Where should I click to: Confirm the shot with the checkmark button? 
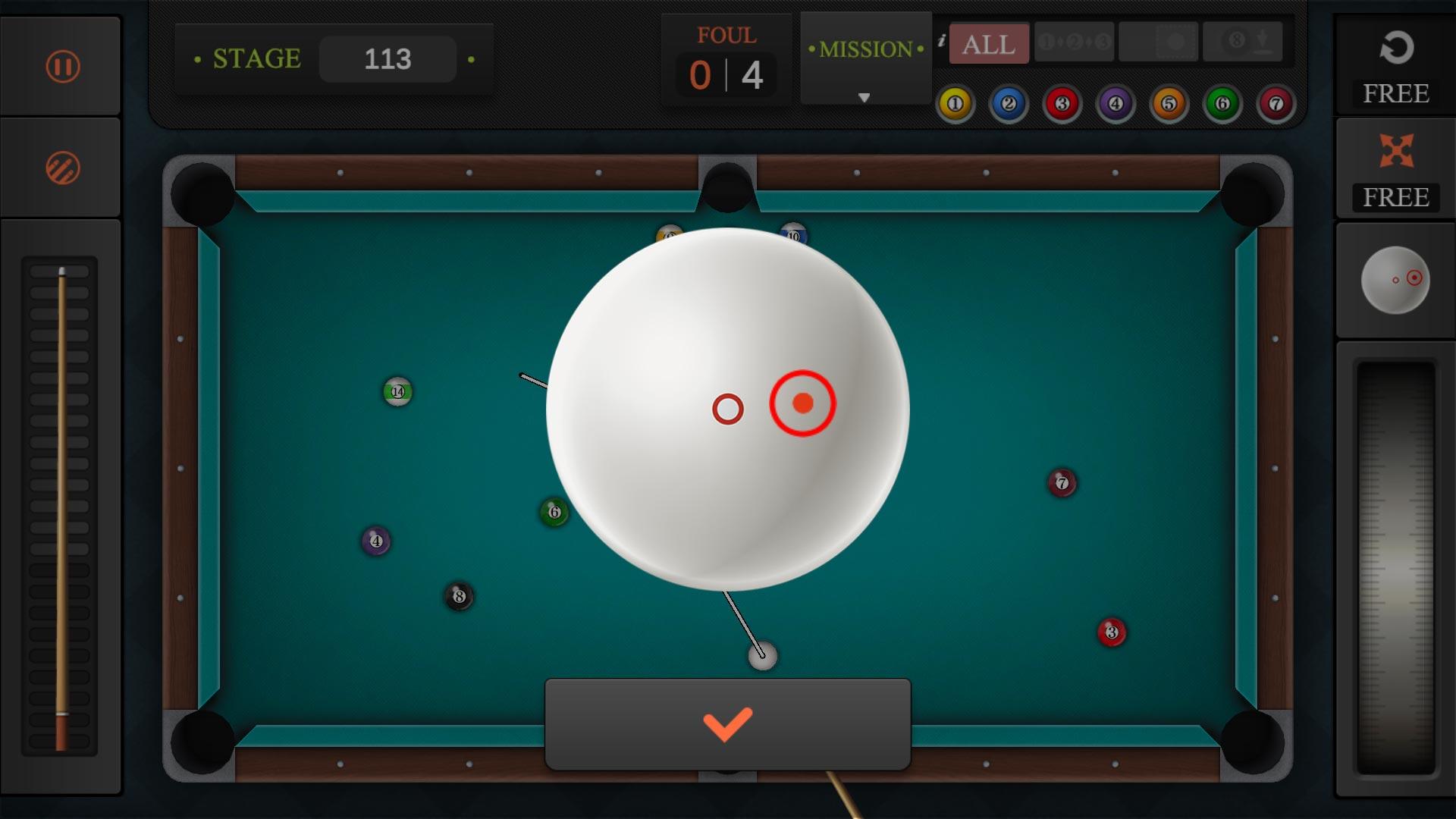coord(727,724)
